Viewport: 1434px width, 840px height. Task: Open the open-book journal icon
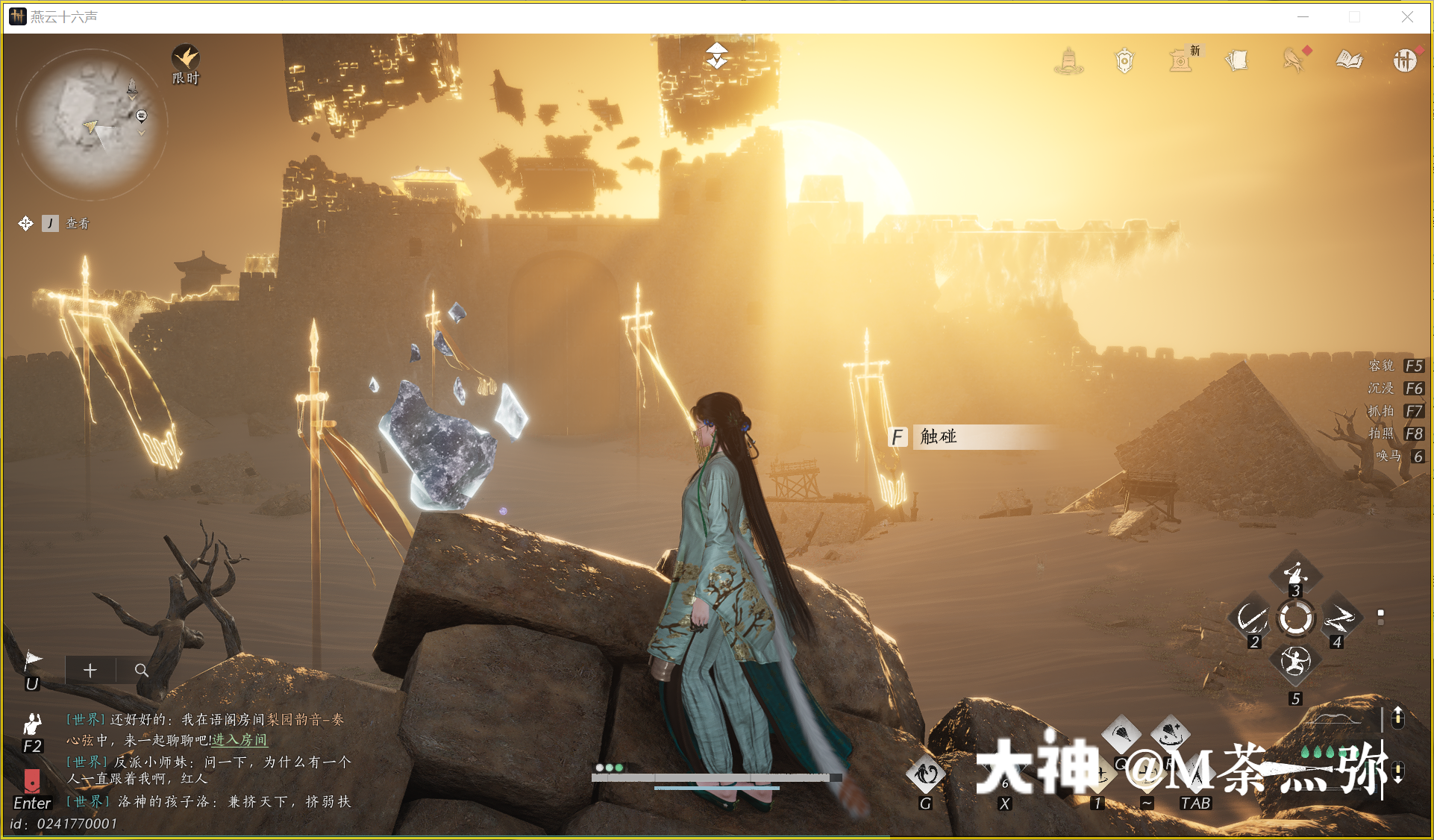pos(1349,60)
